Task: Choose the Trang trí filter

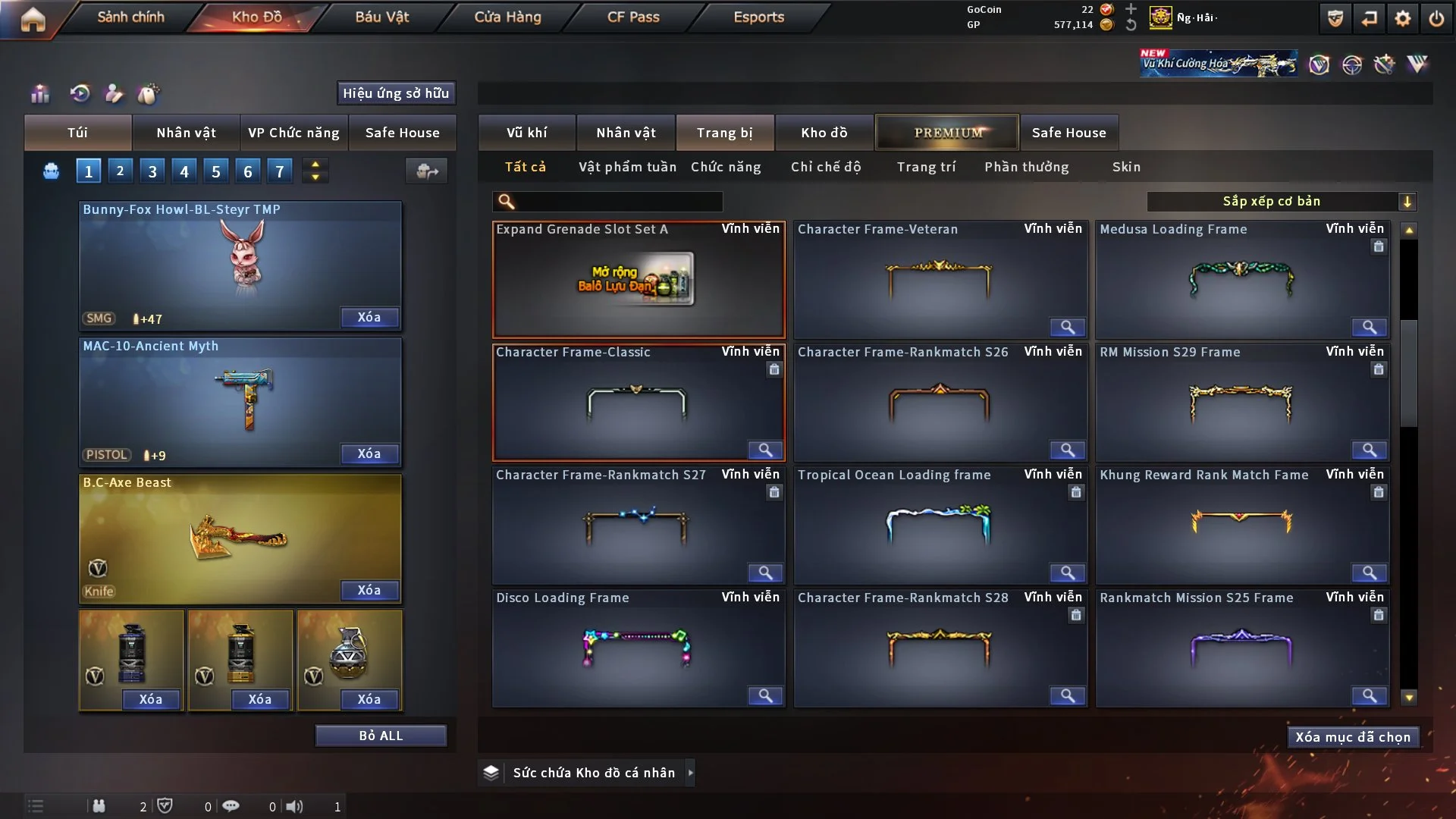Action: click(x=926, y=167)
